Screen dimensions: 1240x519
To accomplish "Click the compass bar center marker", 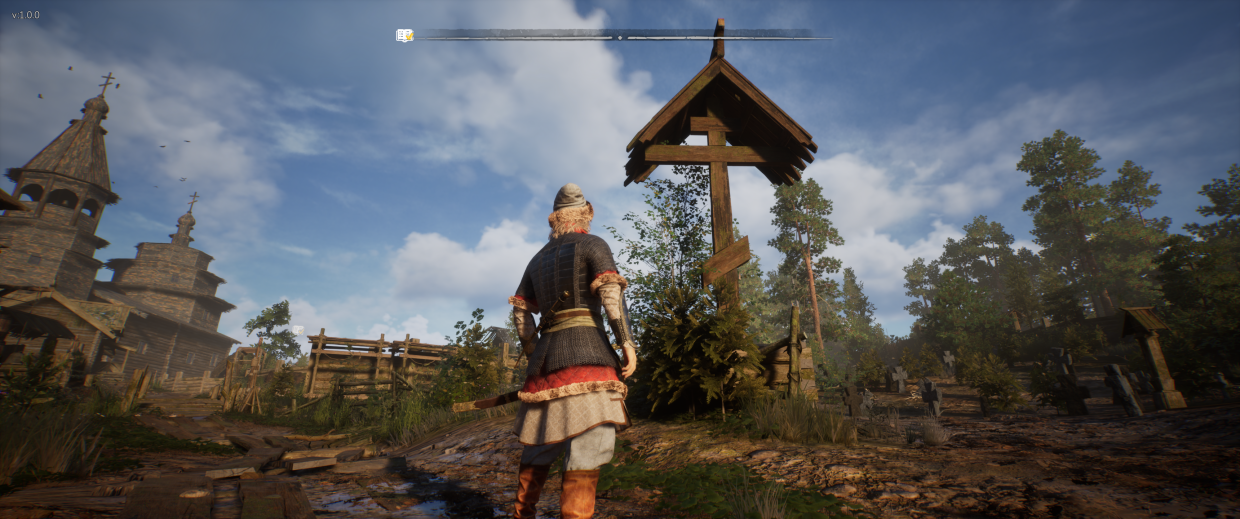I will (x=620, y=37).
